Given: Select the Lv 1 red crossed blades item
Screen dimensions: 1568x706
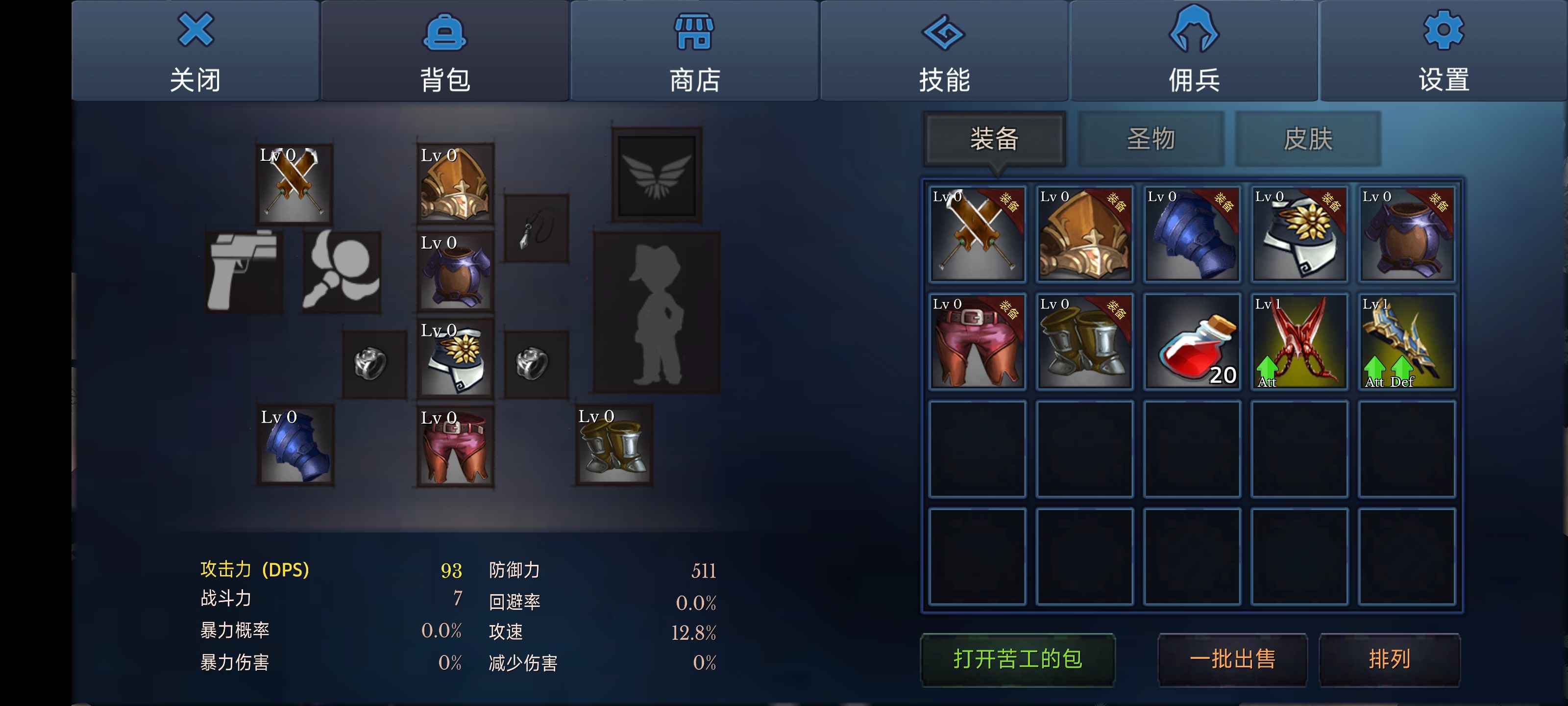Looking at the screenshot, I should pyautogui.click(x=1299, y=342).
